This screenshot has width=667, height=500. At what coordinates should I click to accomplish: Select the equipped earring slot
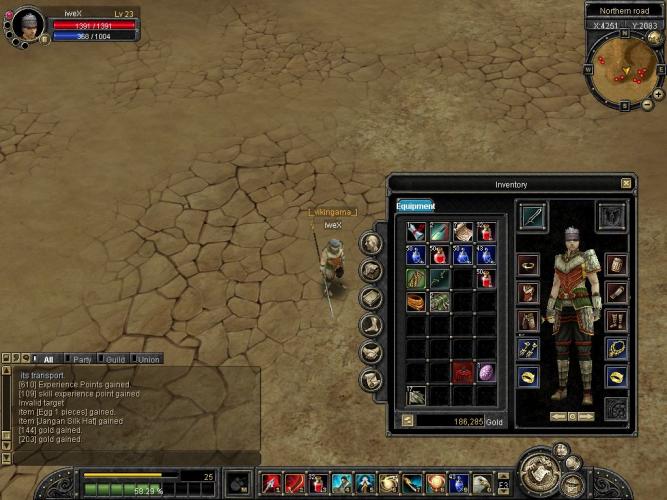(x=529, y=348)
